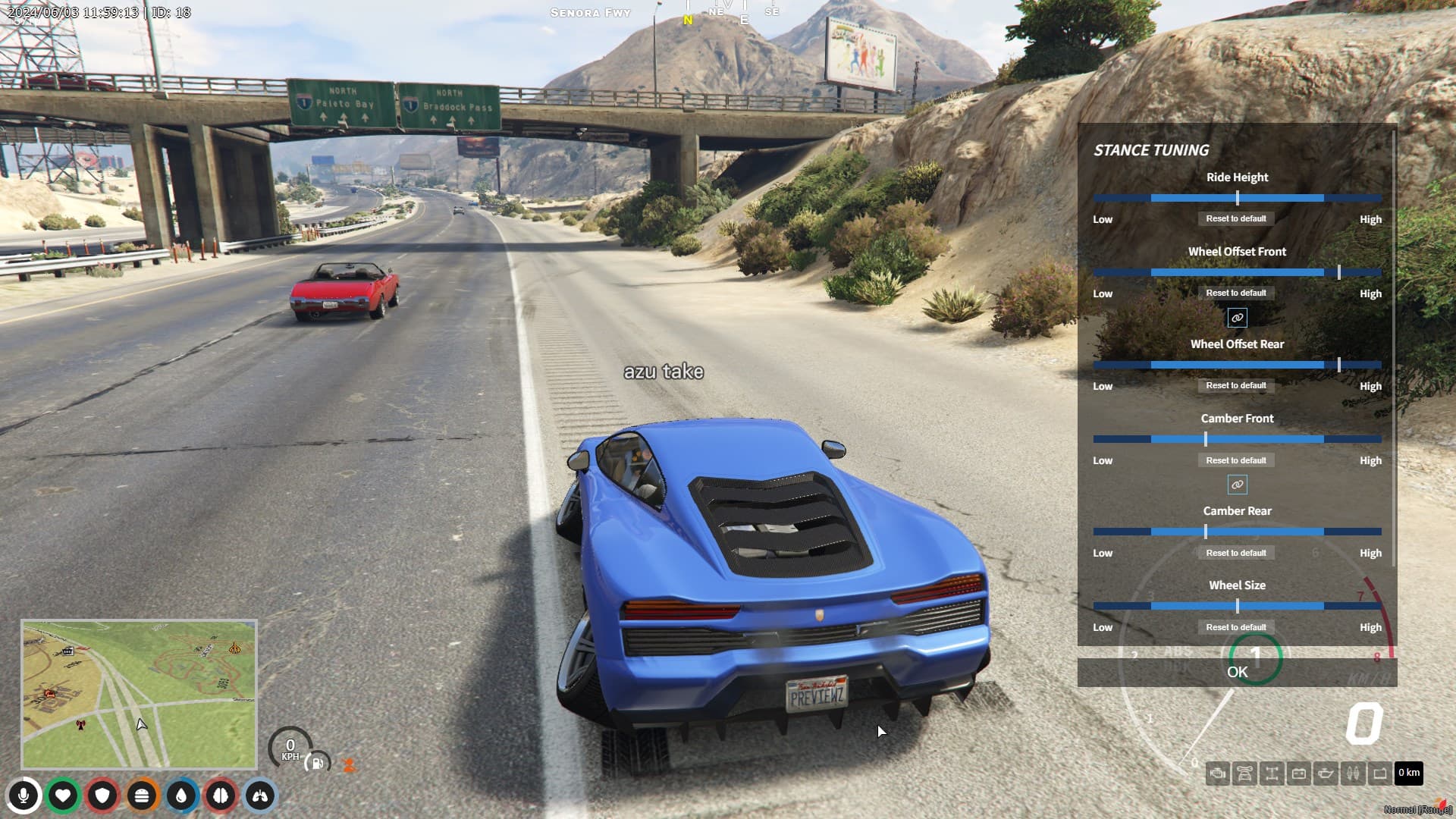Click the water drop thirst icon

pos(180,795)
